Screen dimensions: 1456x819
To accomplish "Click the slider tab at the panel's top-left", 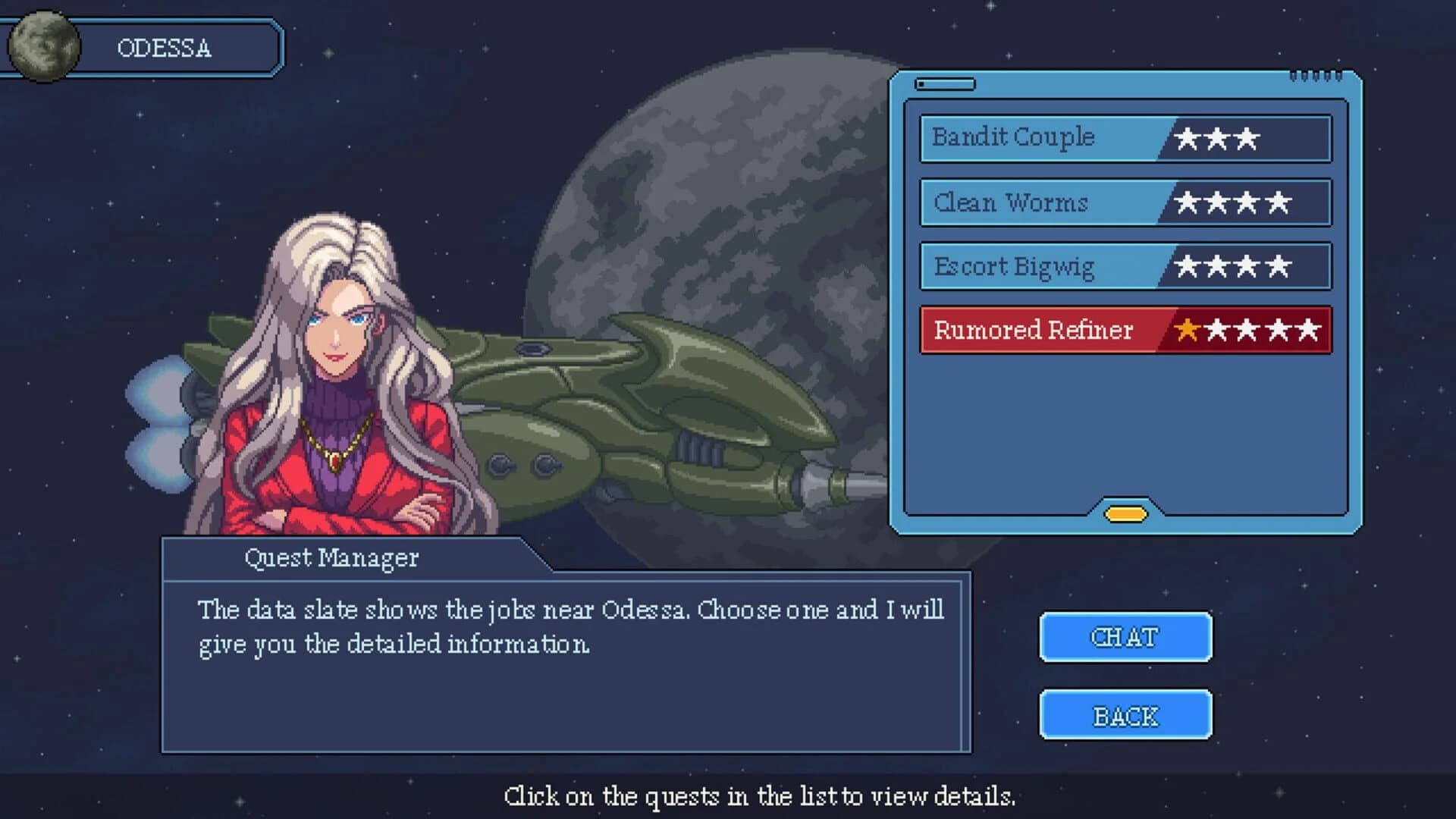I will [946, 85].
